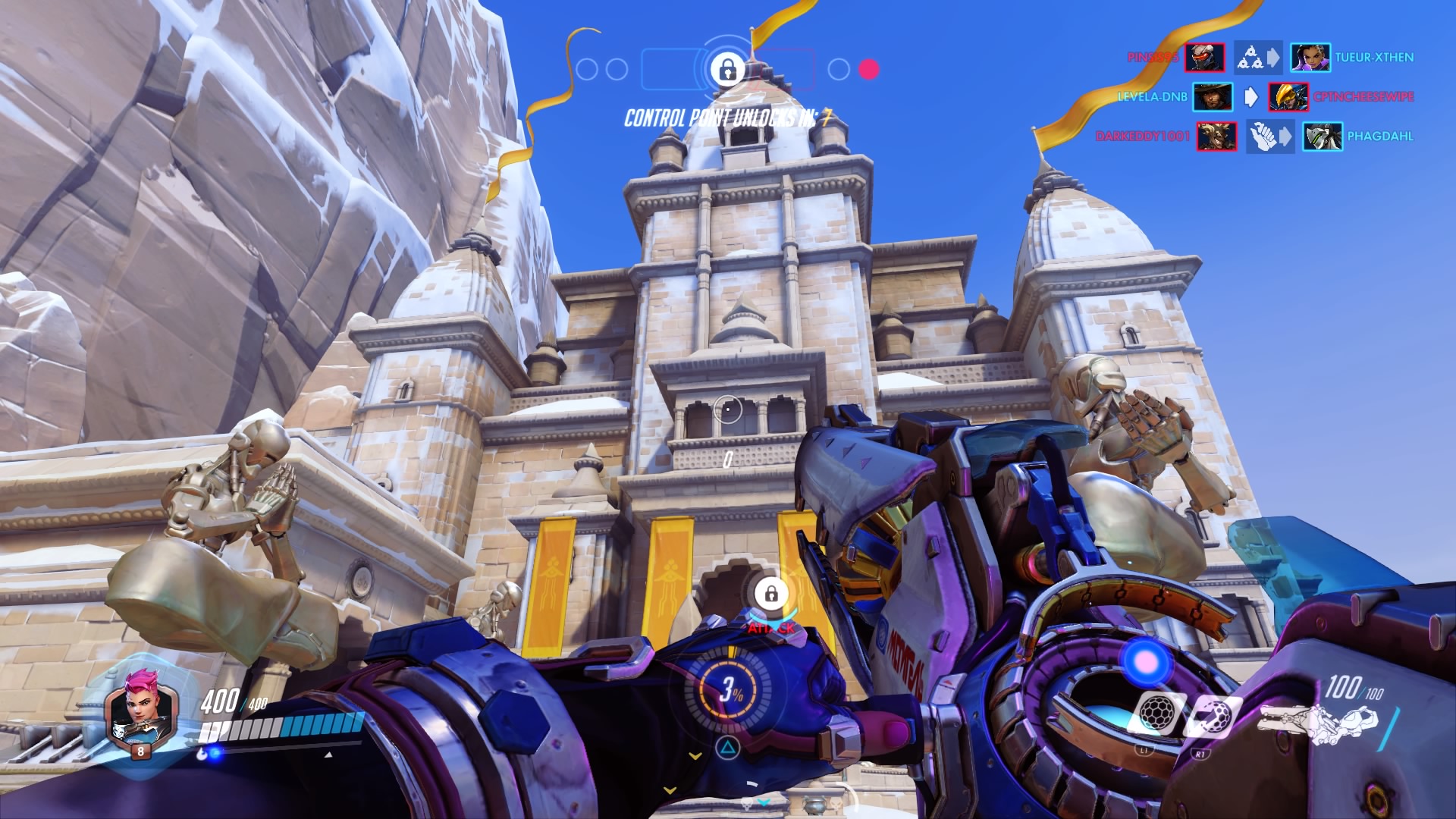This screenshot has width=1456, height=819.
Task: Click Junkrat portrait beside DARKEDDY1001
Action: (x=1216, y=136)
